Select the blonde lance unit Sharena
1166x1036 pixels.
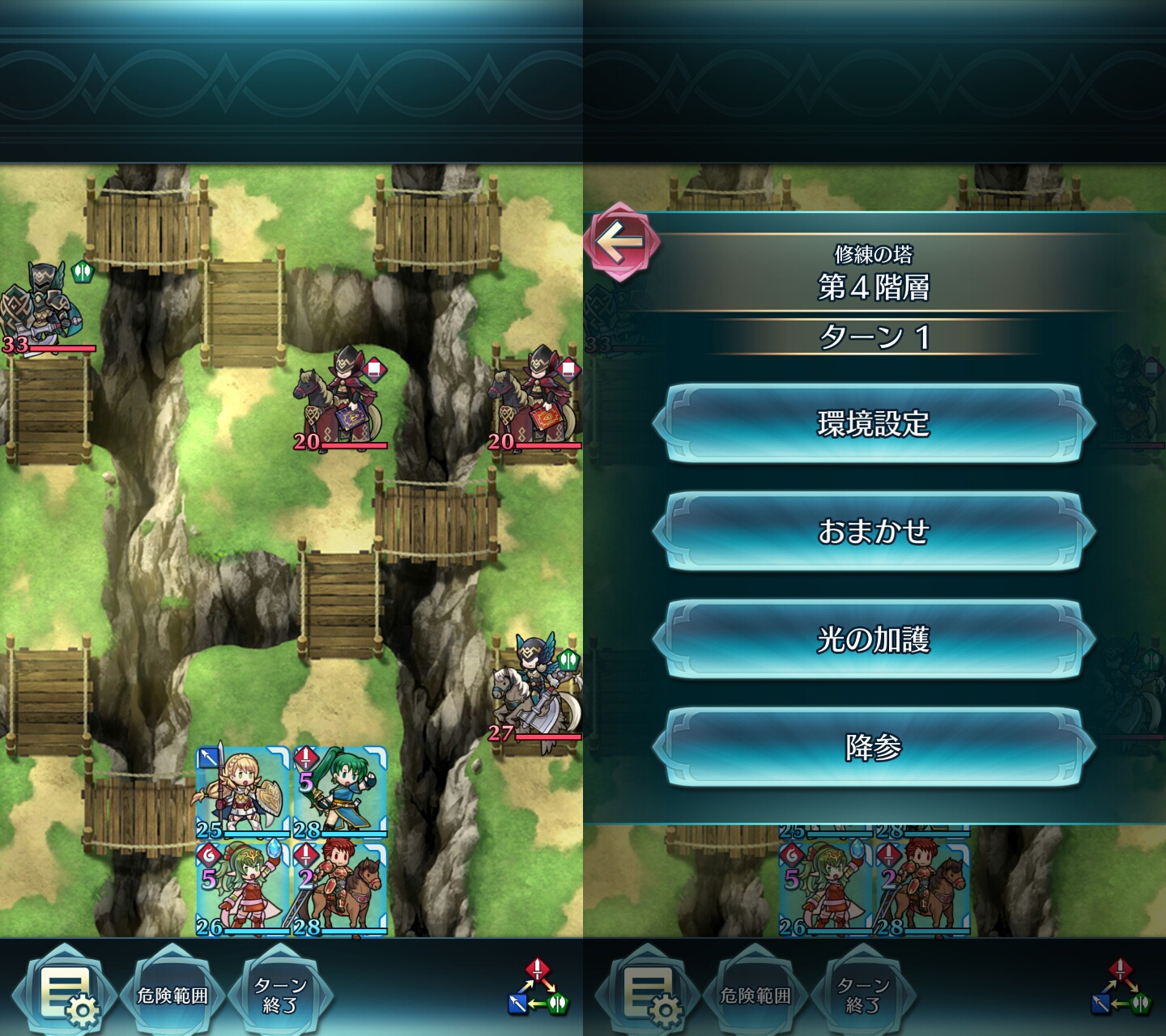coord(243,793)
